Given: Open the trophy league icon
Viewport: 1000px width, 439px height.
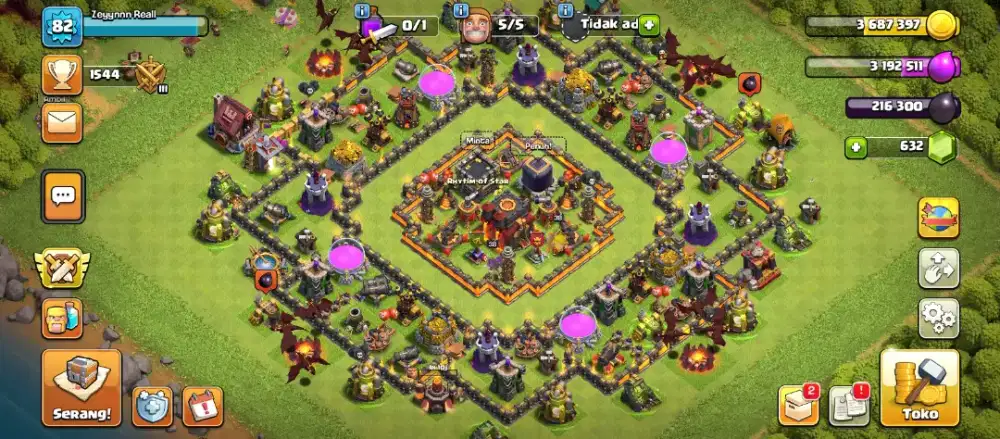Looking at the screenshot, I should click(61, 74).
